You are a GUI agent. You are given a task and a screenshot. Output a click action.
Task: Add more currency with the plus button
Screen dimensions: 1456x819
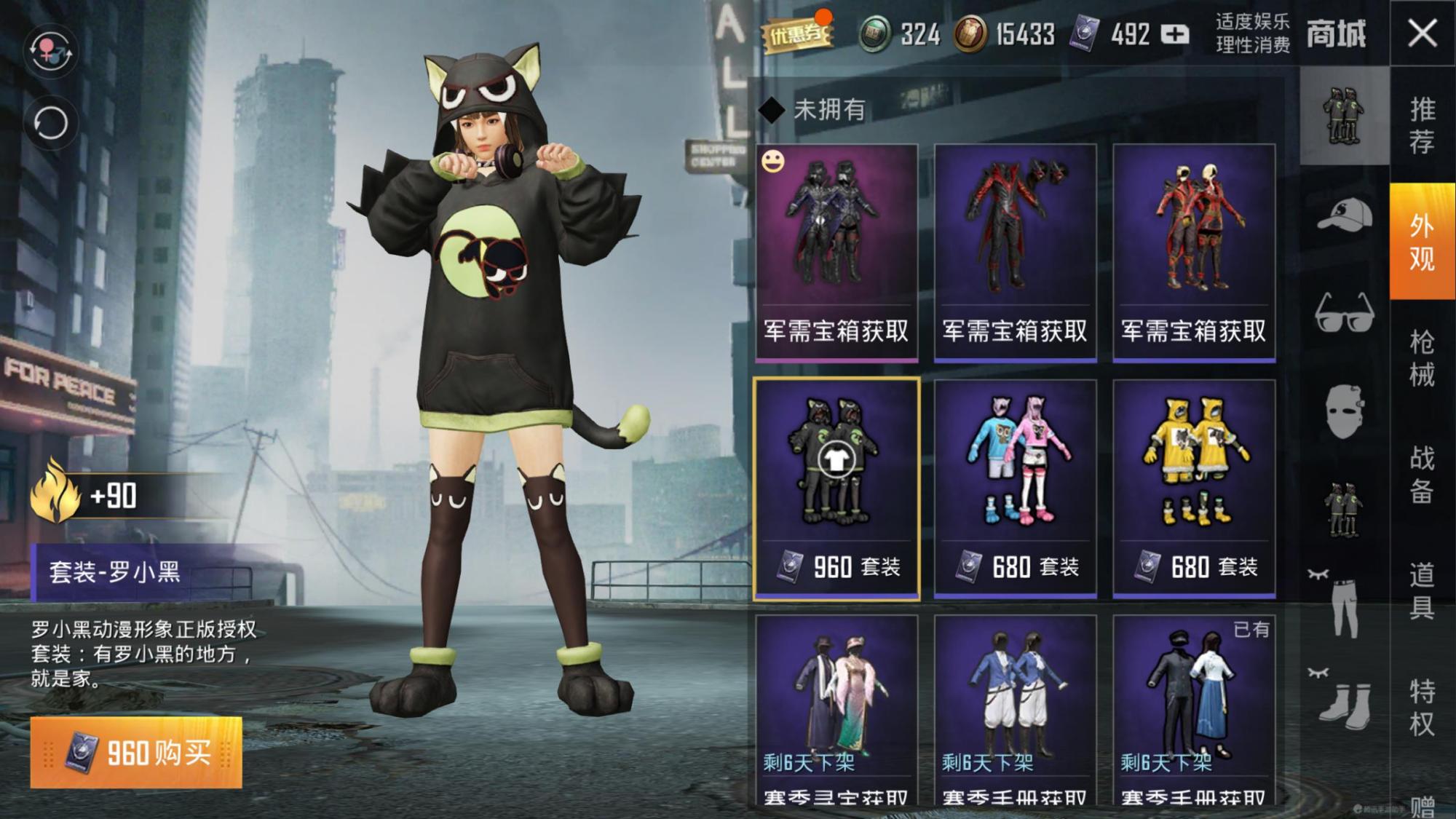[x=1174, y=34]
